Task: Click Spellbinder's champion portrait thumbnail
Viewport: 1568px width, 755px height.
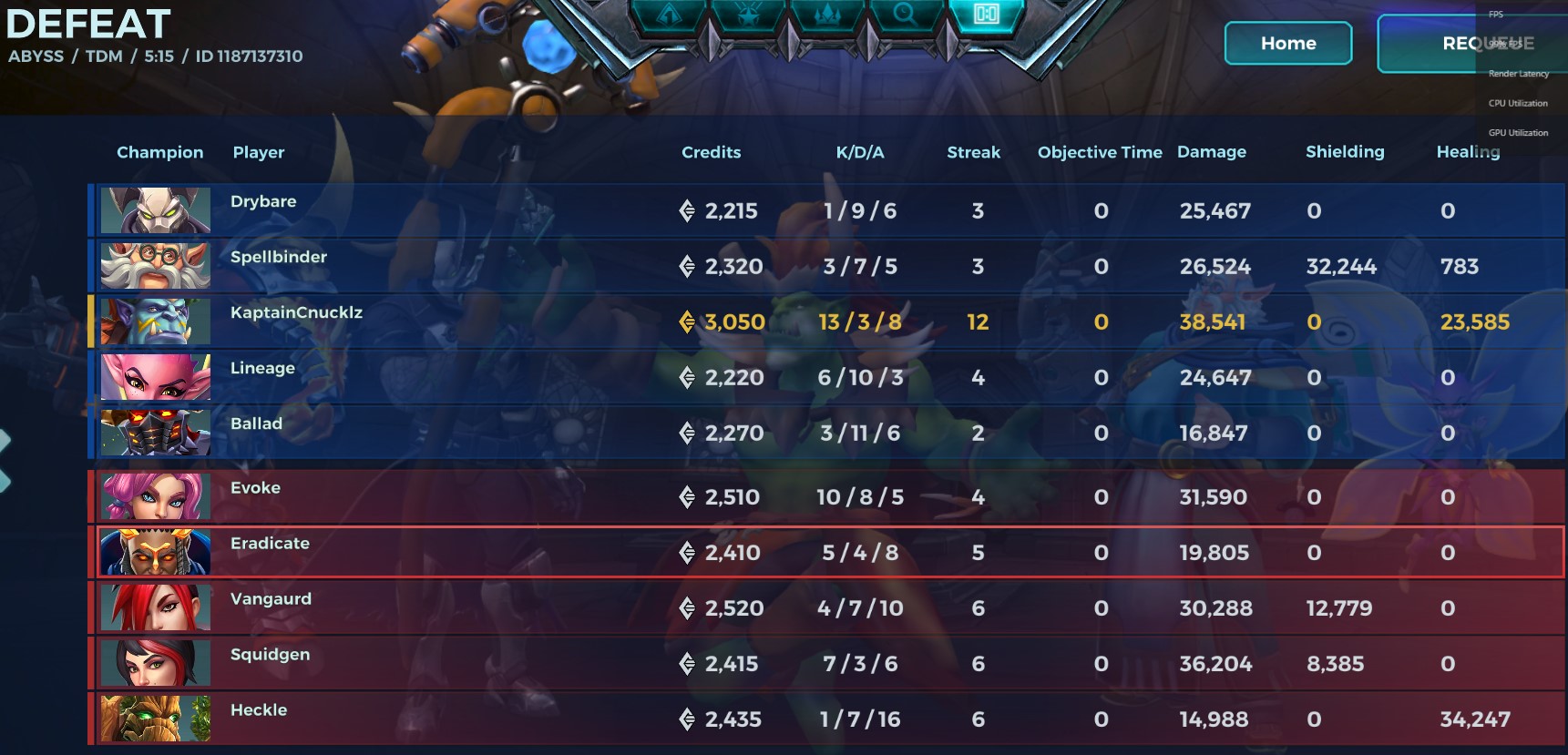Action: [155, 266]
